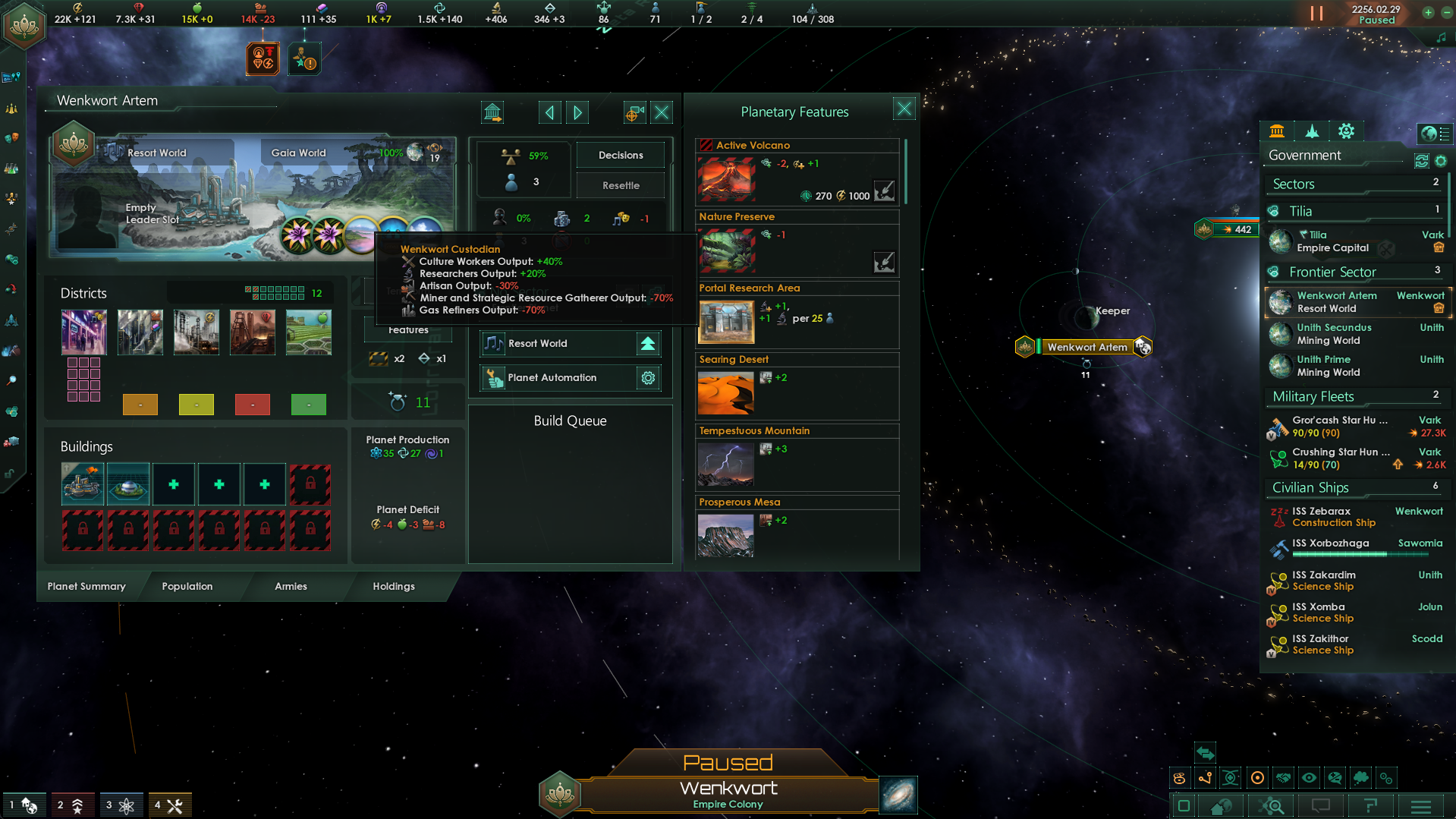
Task: Switch to the Population tab
Action: [187, 586]
